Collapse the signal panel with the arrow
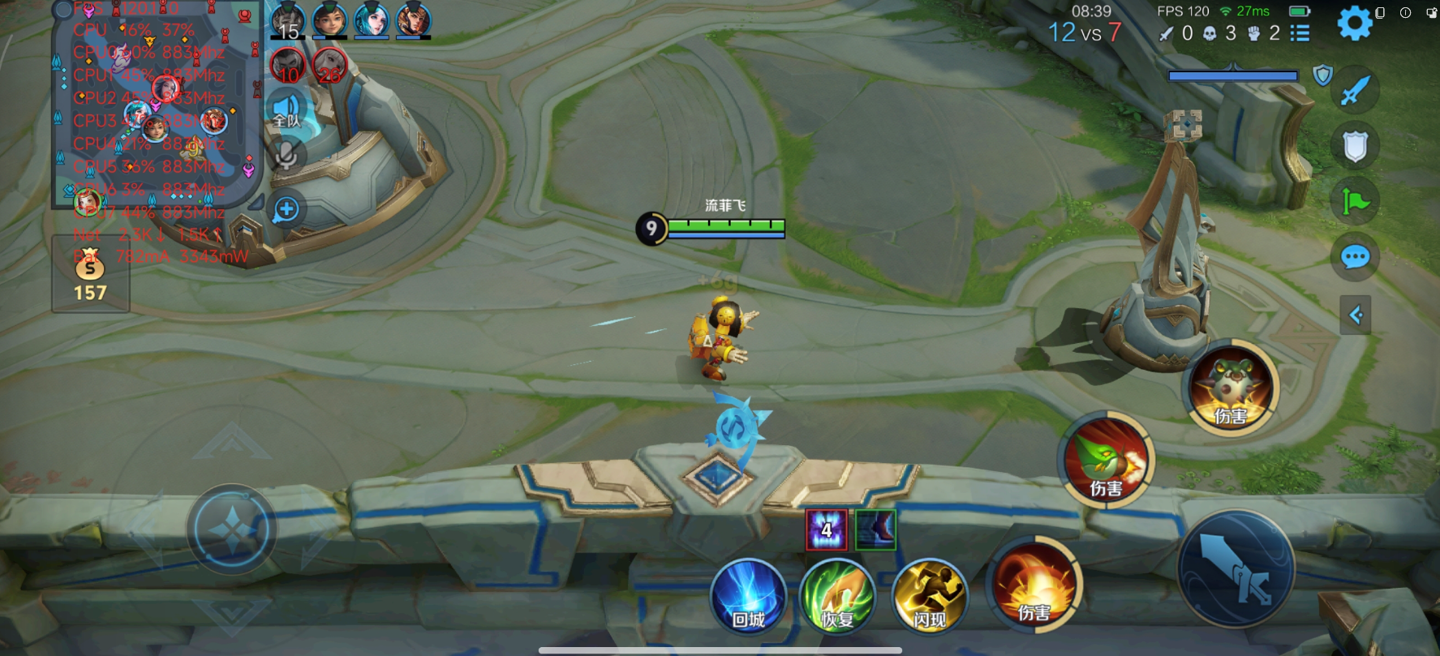The width and height of the screenshot is (1440, 656). click(x=1356, y=316)
